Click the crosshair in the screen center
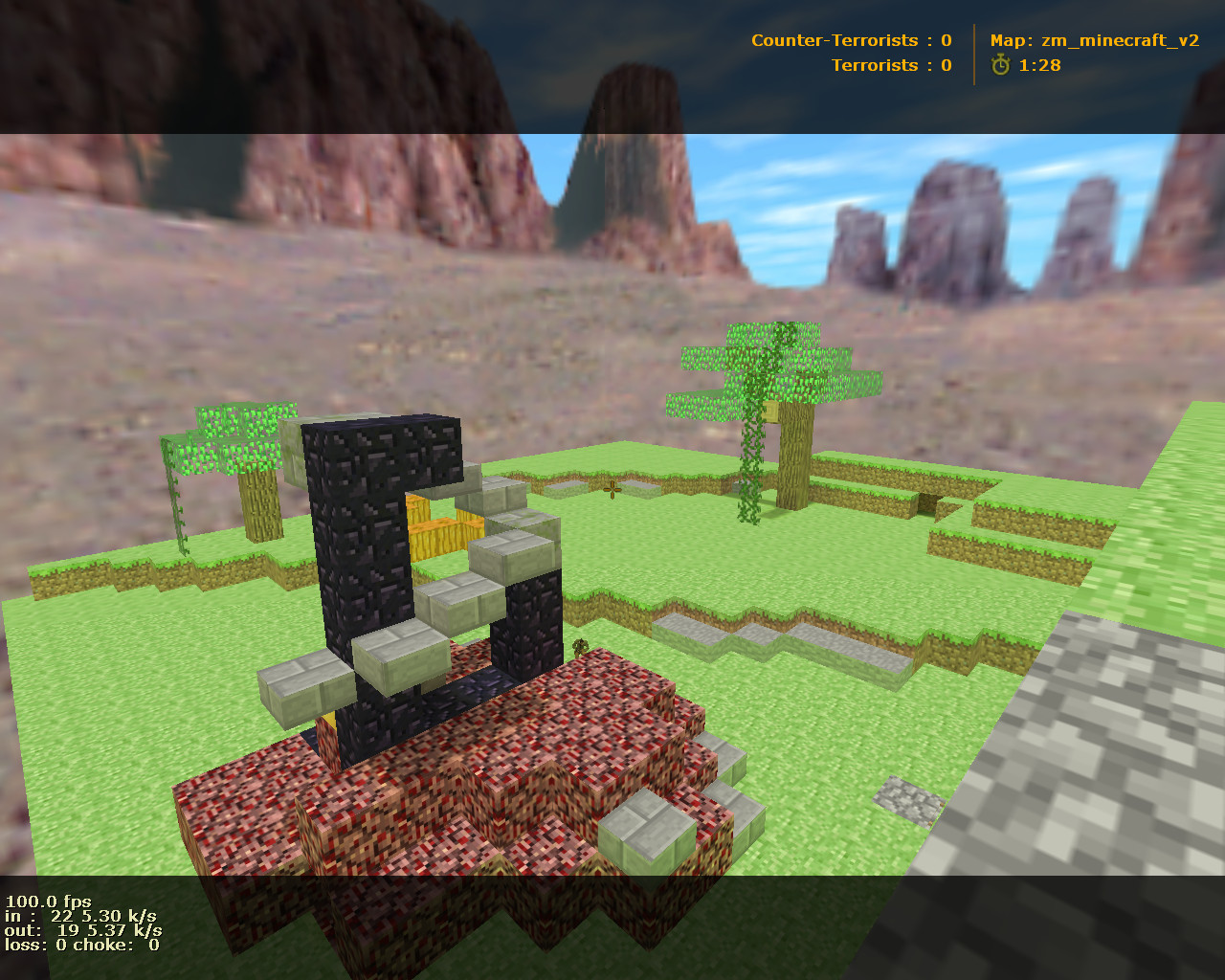The image size is (1225, 980). [612, 490]
